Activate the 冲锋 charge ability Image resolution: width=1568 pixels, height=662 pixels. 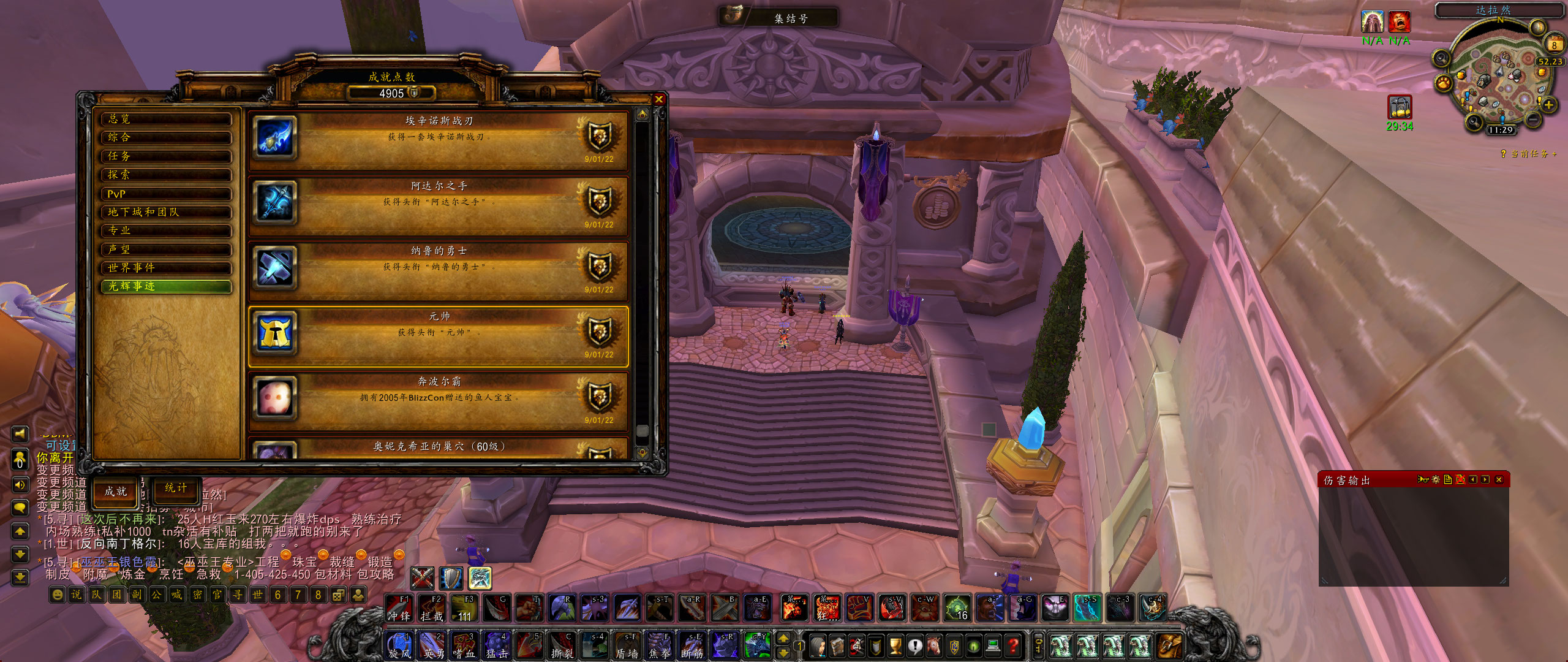(399, 607)
